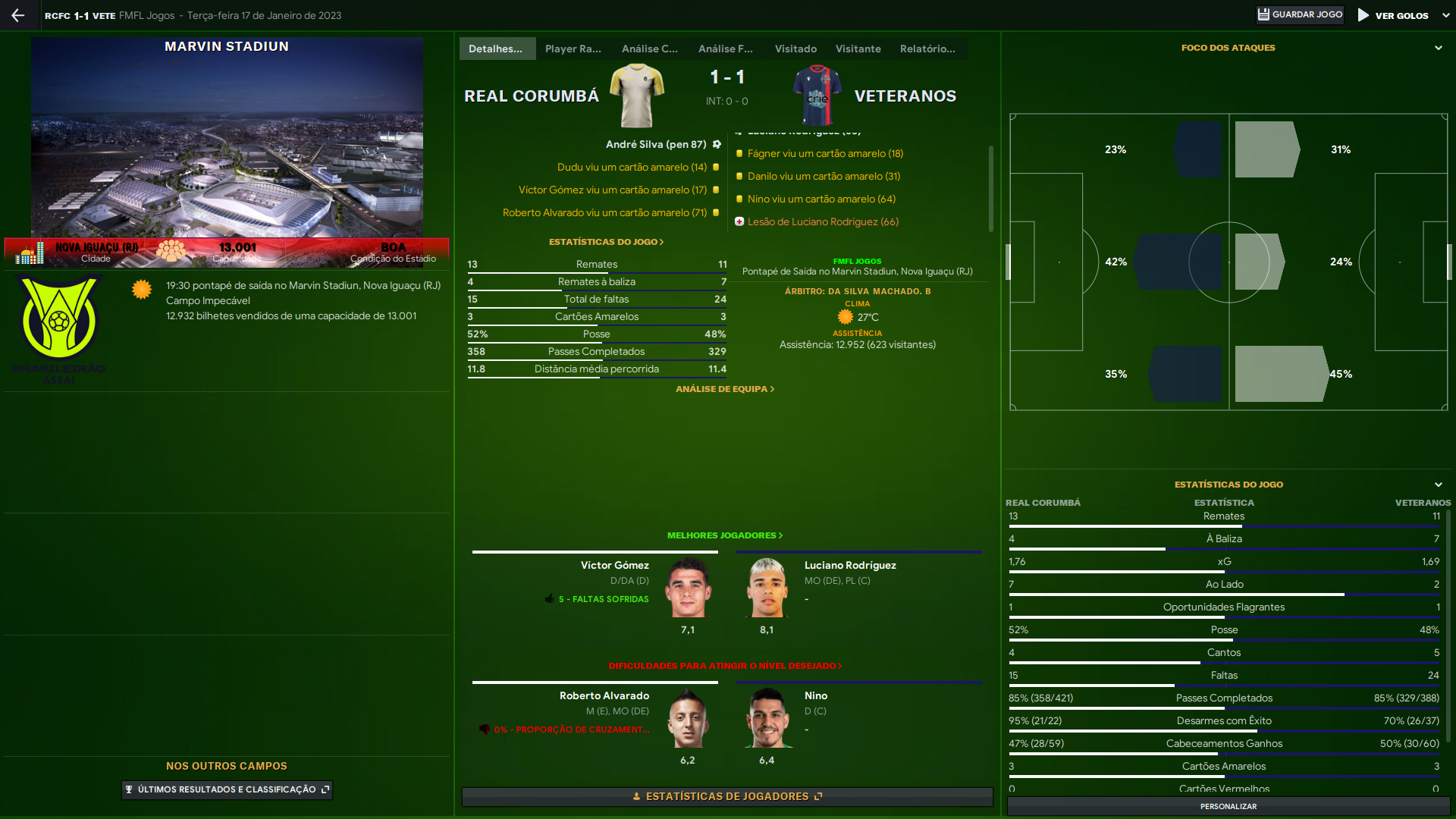
Task: Open the Visitante tab
Action: click(x=858, y=49)
